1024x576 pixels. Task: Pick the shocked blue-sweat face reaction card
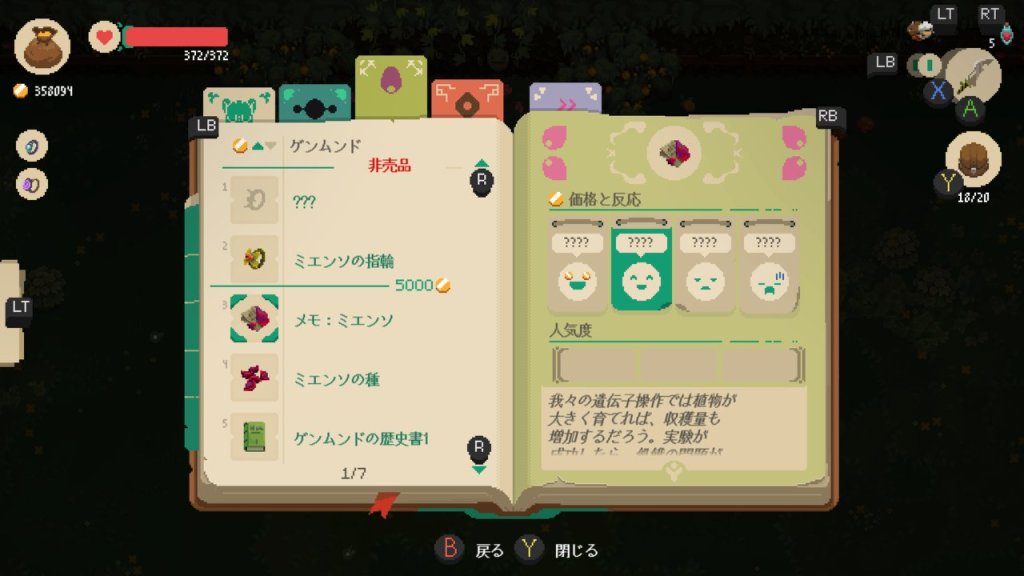point(768,268)
